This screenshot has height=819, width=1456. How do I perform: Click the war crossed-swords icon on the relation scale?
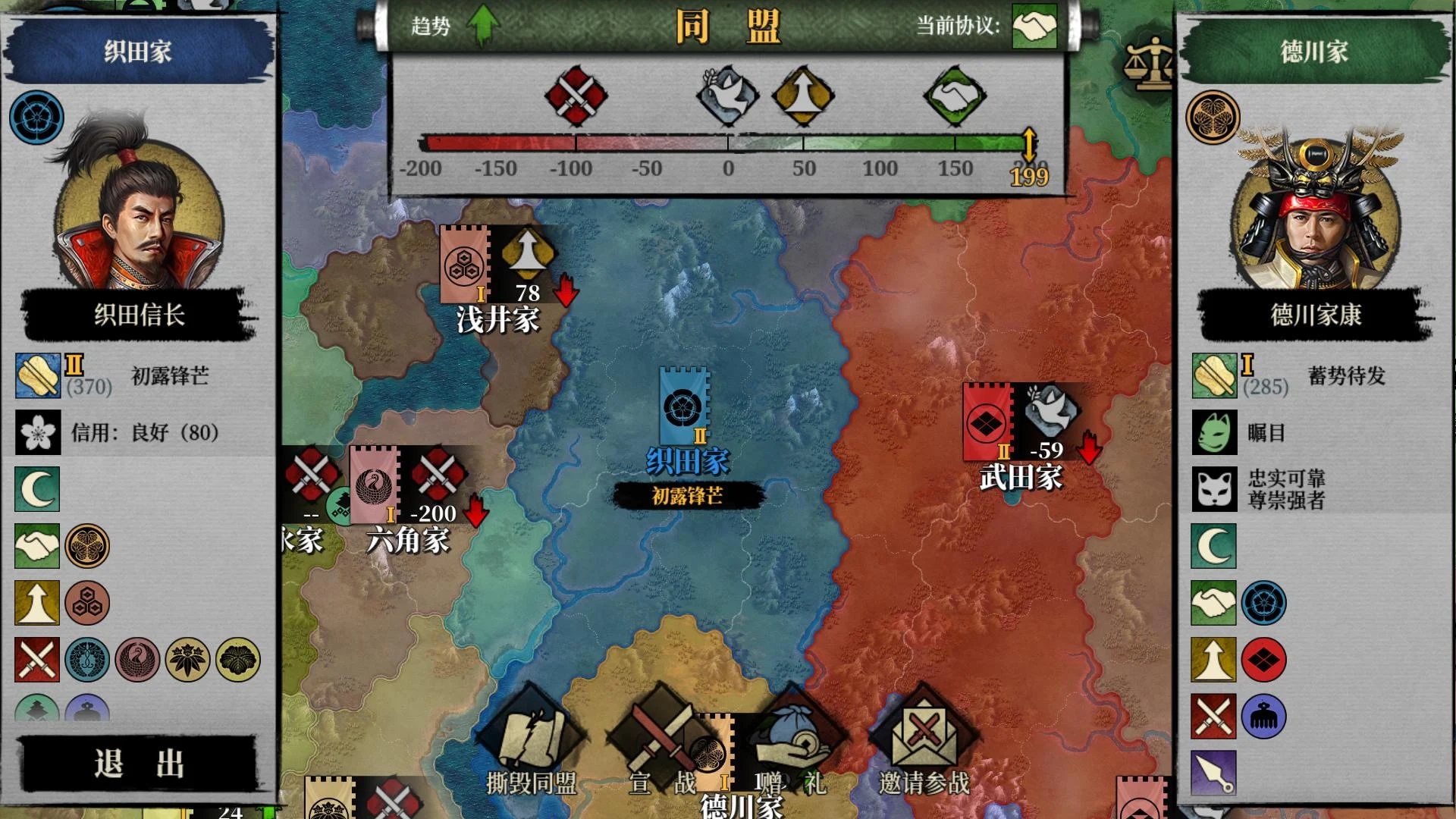[576, 96]
